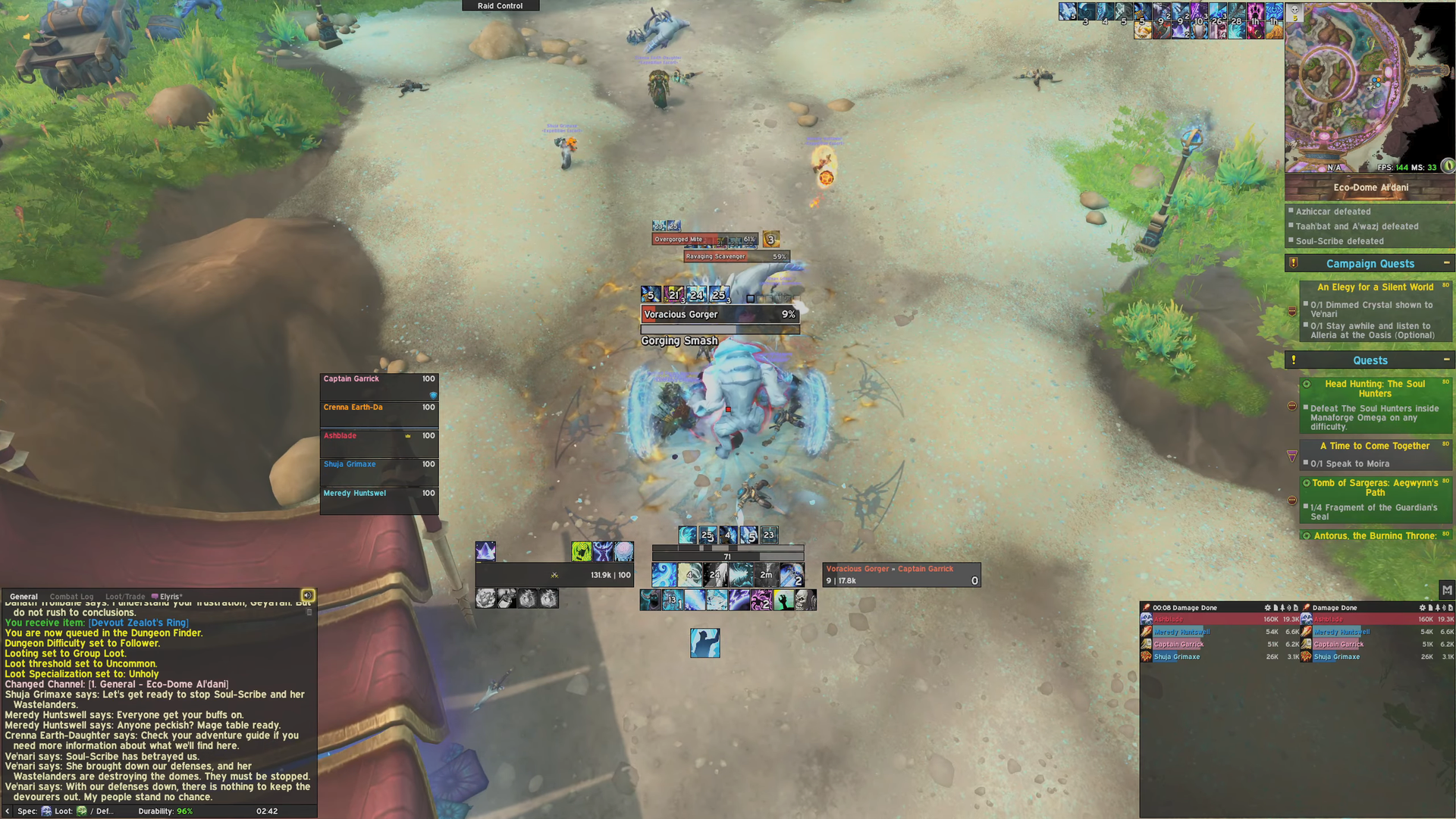Collapse the Campaign Quests section
Viewport: 1456px width, 819px height.
coord(1446,263)
